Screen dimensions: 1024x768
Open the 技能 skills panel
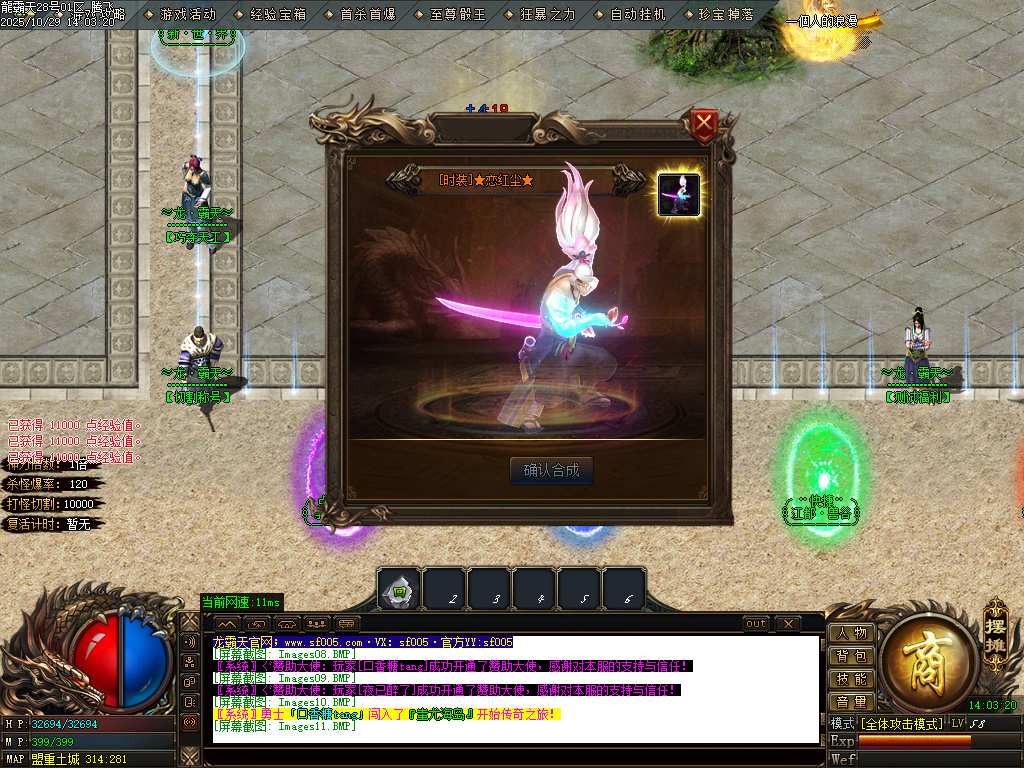pos(851,680)
